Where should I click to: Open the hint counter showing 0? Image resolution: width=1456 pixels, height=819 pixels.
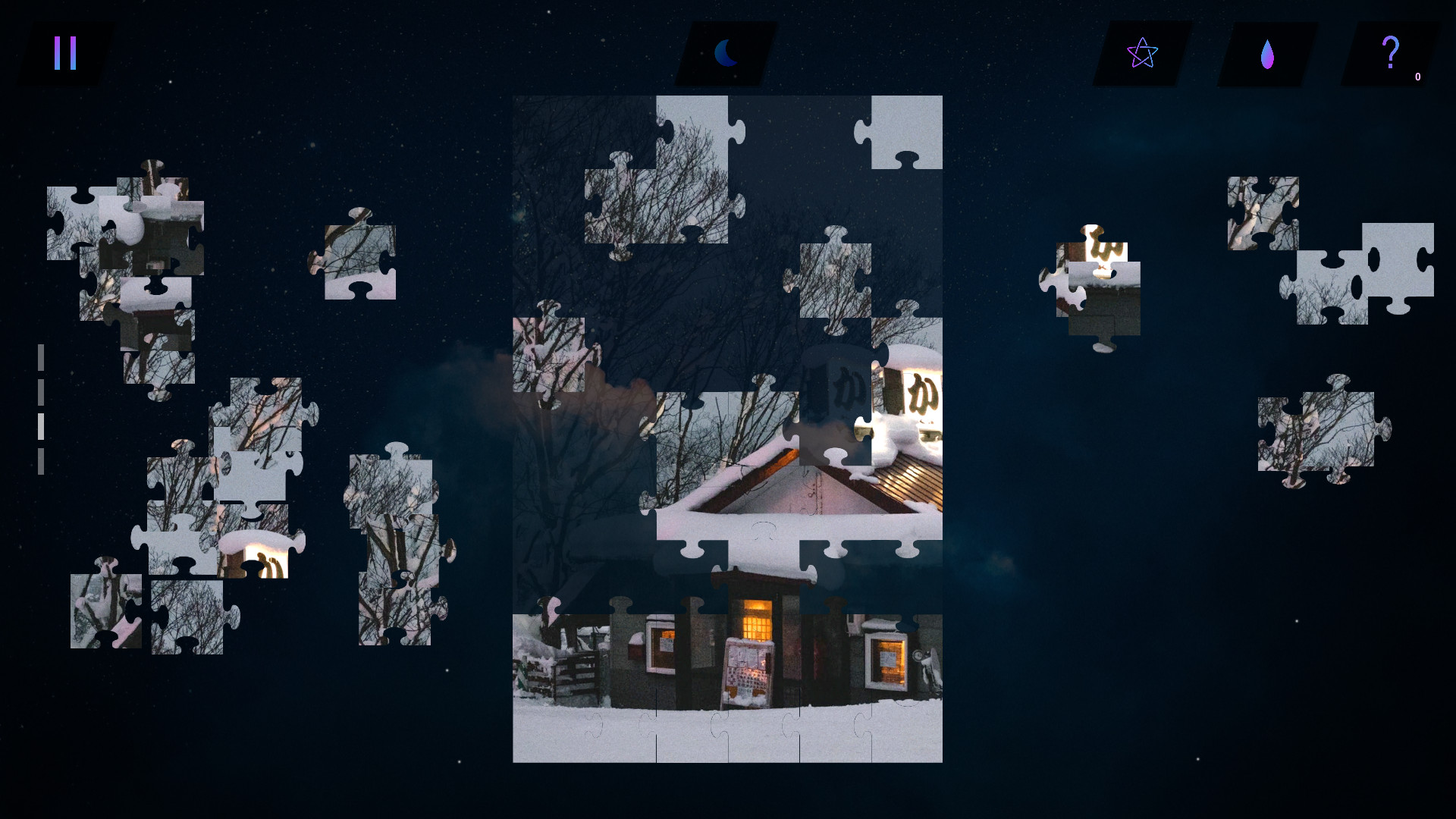(1417, 77)
